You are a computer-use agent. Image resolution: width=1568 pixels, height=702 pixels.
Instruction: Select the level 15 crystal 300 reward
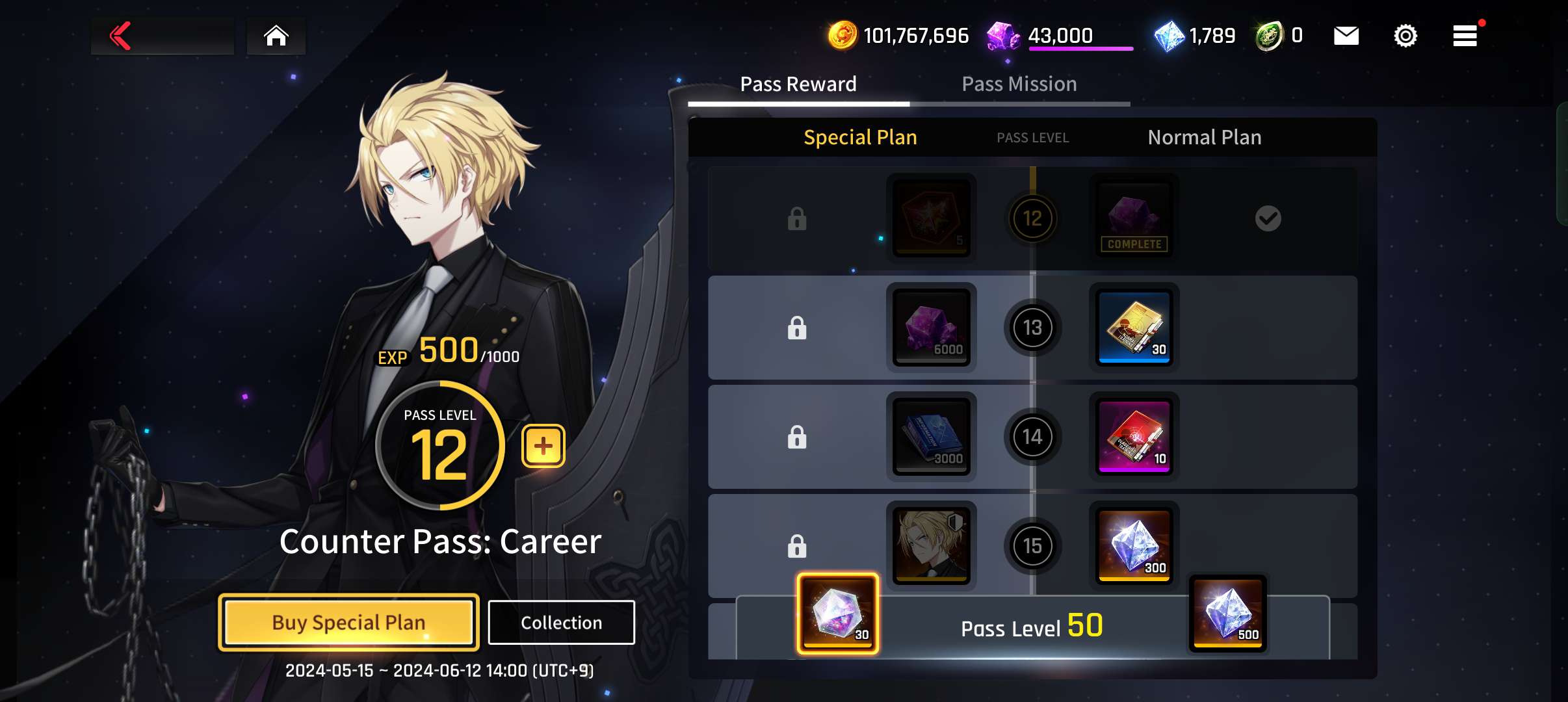coord(1134,545)
